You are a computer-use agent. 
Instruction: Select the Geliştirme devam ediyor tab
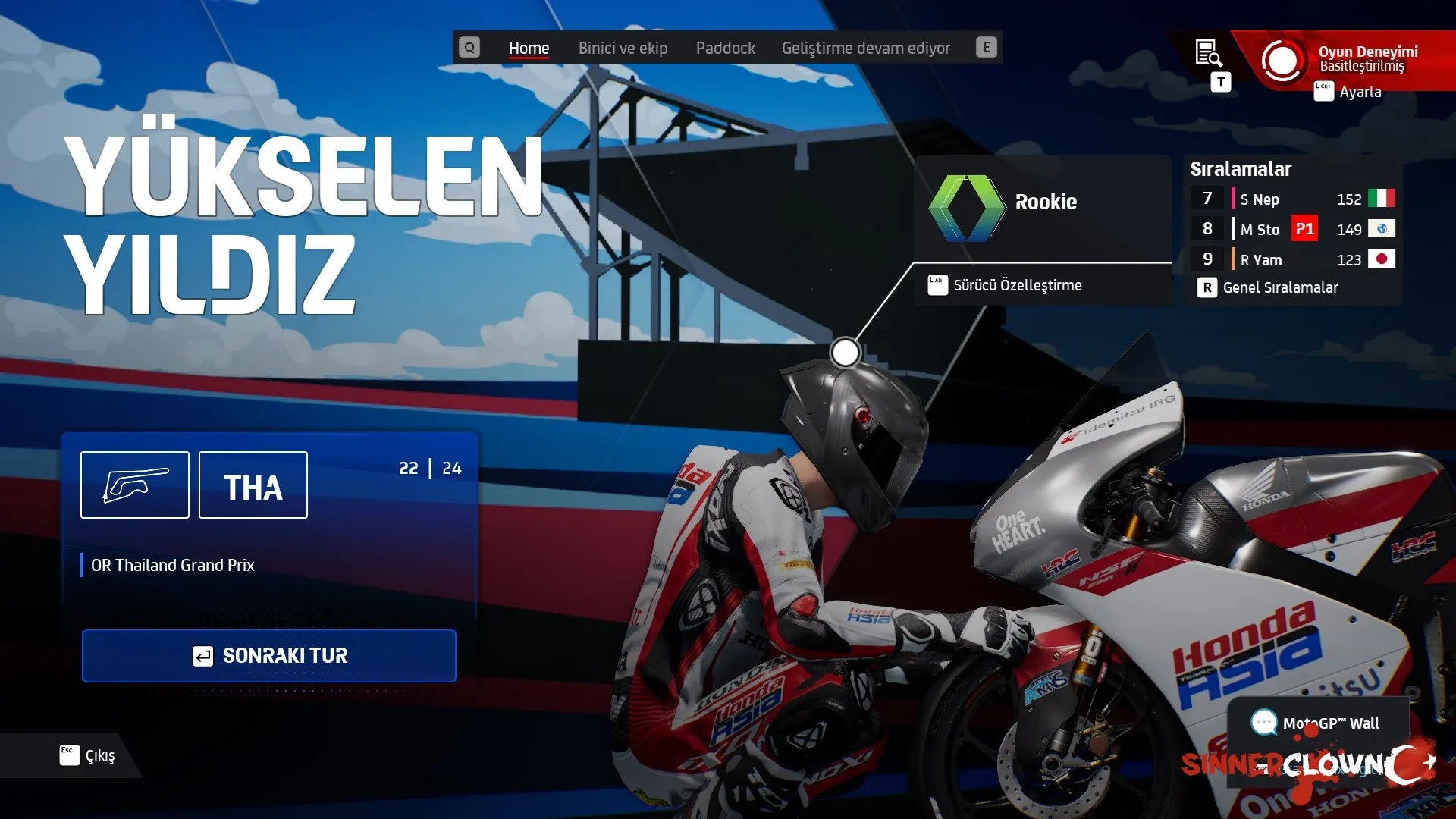pyautogui.click(x=865, y=48)
